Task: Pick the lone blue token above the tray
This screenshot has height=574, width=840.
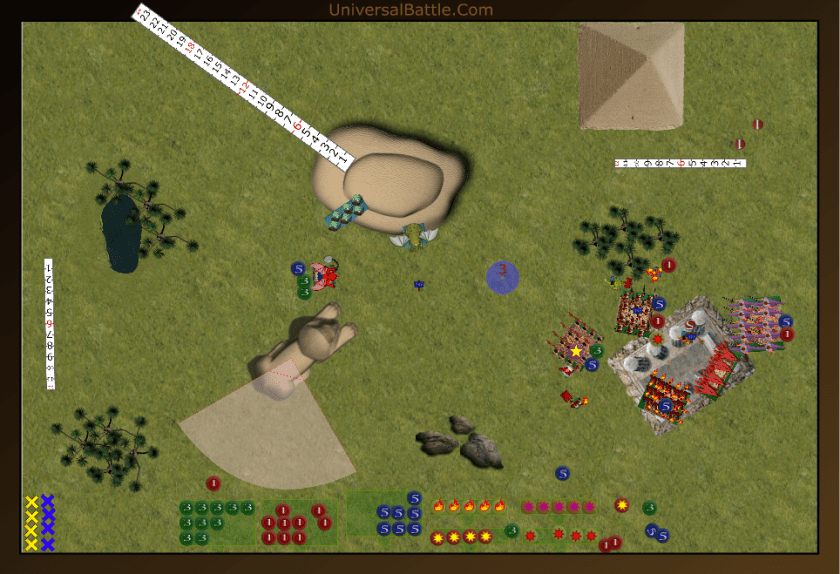Action: tap(562, 472)
